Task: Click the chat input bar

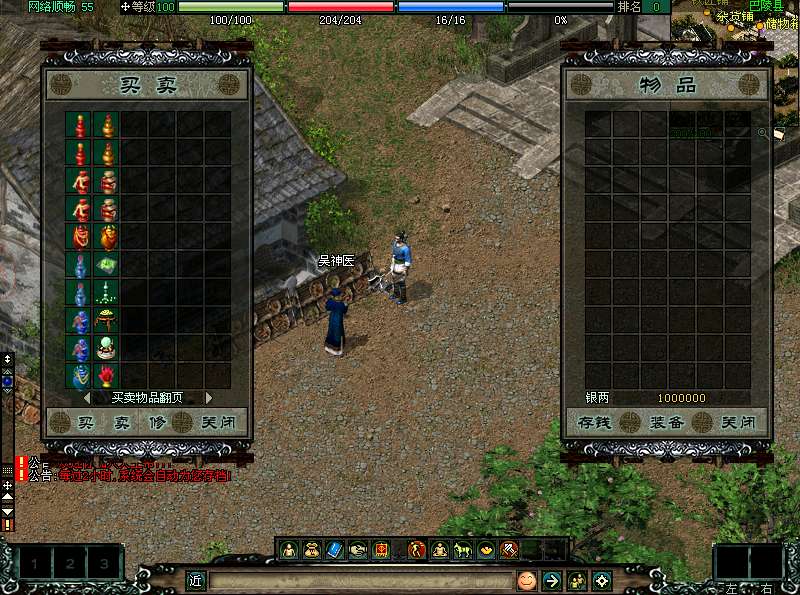Action: [x=360, y=580]
